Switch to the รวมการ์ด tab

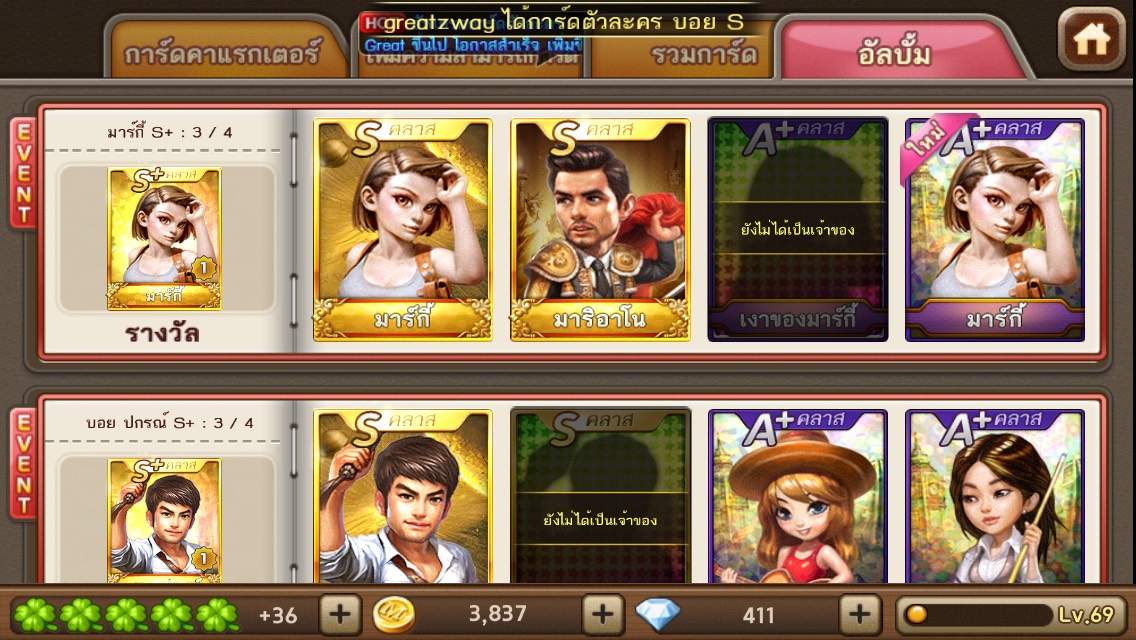click(690, 53)
